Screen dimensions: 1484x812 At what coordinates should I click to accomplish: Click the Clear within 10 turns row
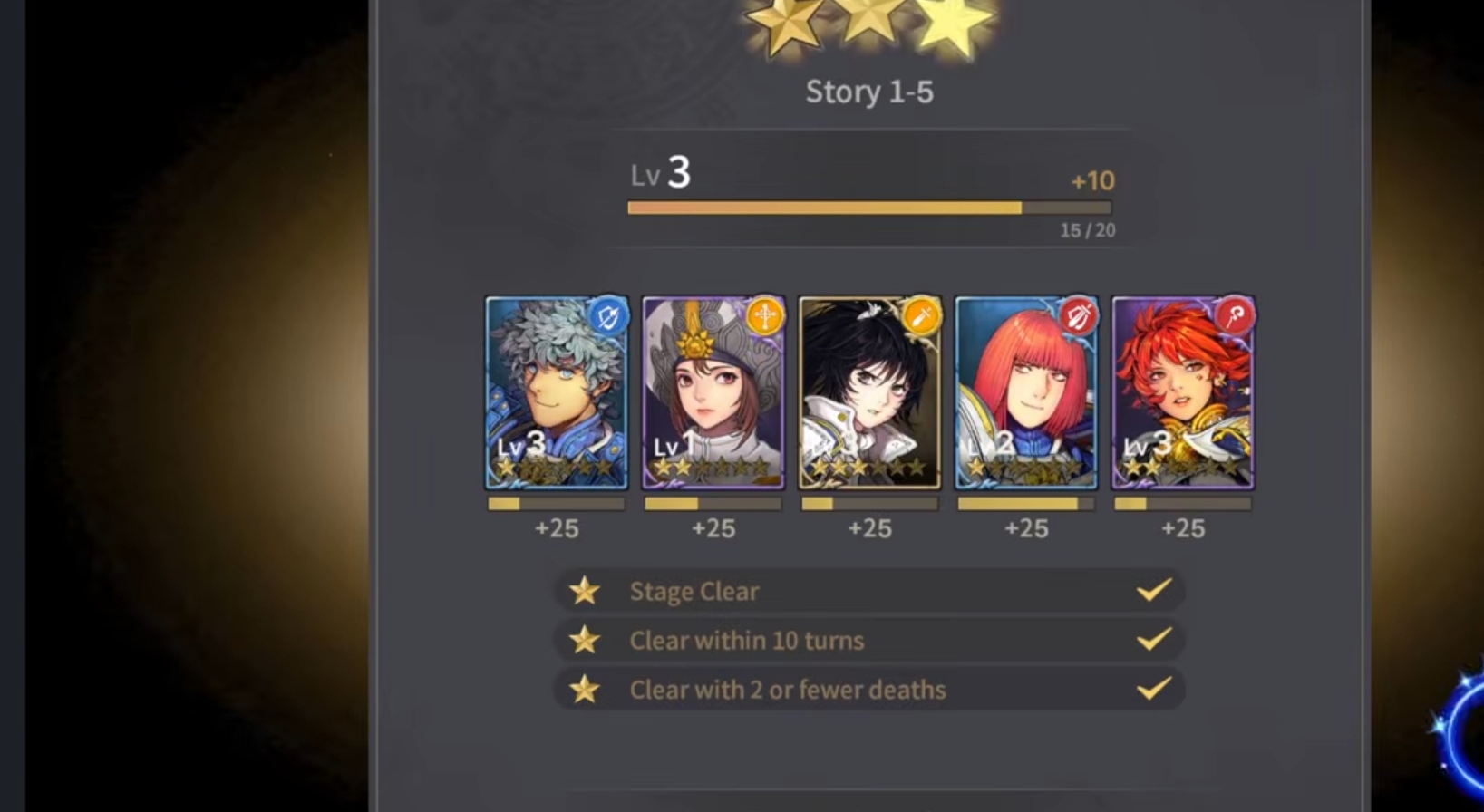tap(868, 640)
